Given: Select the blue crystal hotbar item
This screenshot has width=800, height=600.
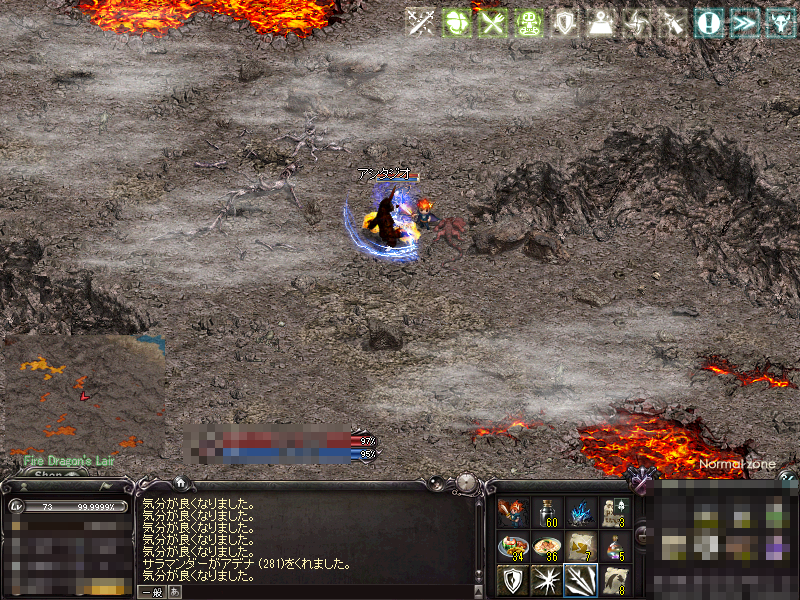Looking at the screenshot, I should coord(580,513).
